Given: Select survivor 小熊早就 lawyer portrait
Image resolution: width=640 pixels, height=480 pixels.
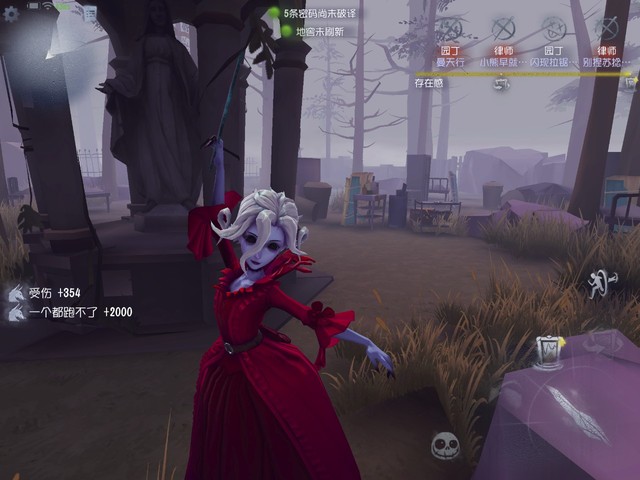Looking at the screenshot, I should [x=503, y=29].
